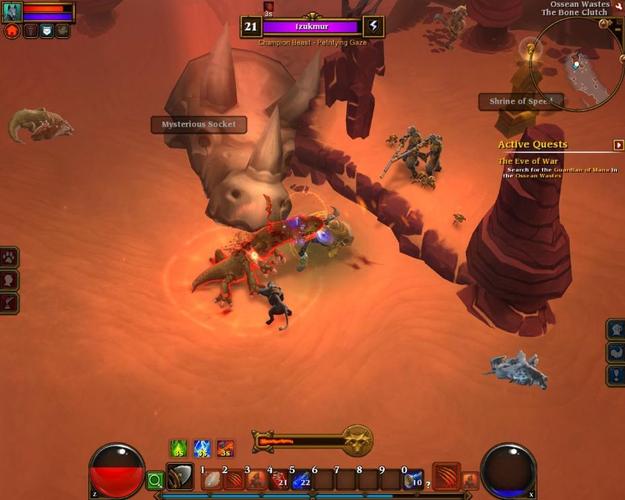Click the Shrine of Speed label

519,101
